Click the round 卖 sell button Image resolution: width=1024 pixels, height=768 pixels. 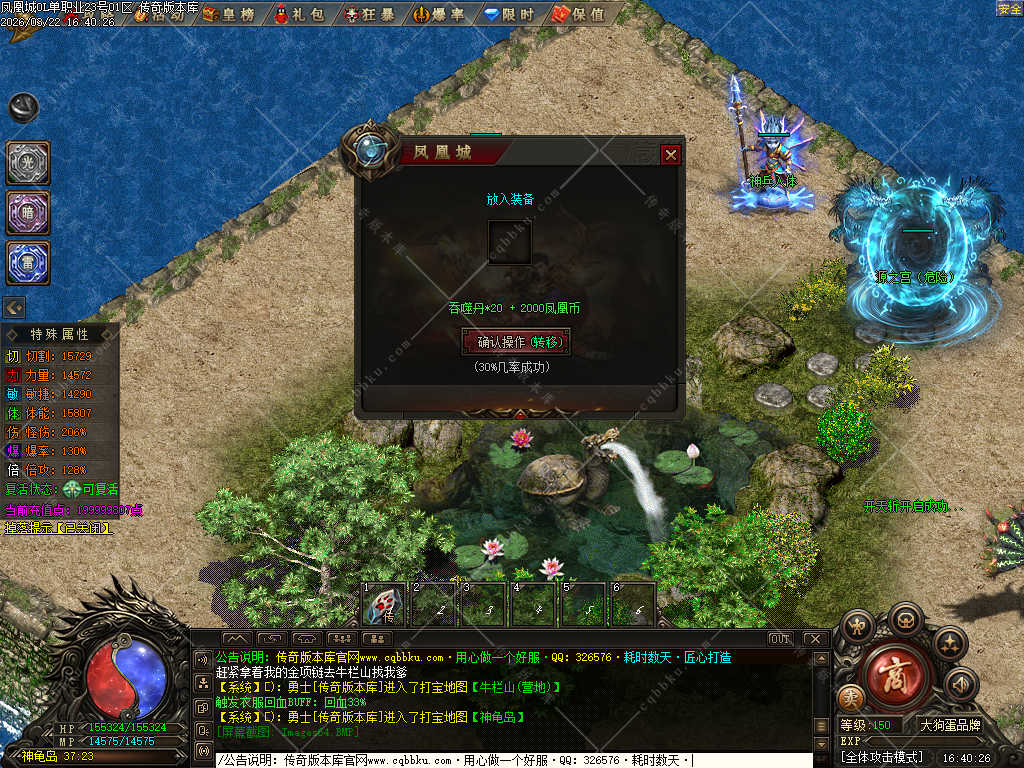click(x=851, y=697)
